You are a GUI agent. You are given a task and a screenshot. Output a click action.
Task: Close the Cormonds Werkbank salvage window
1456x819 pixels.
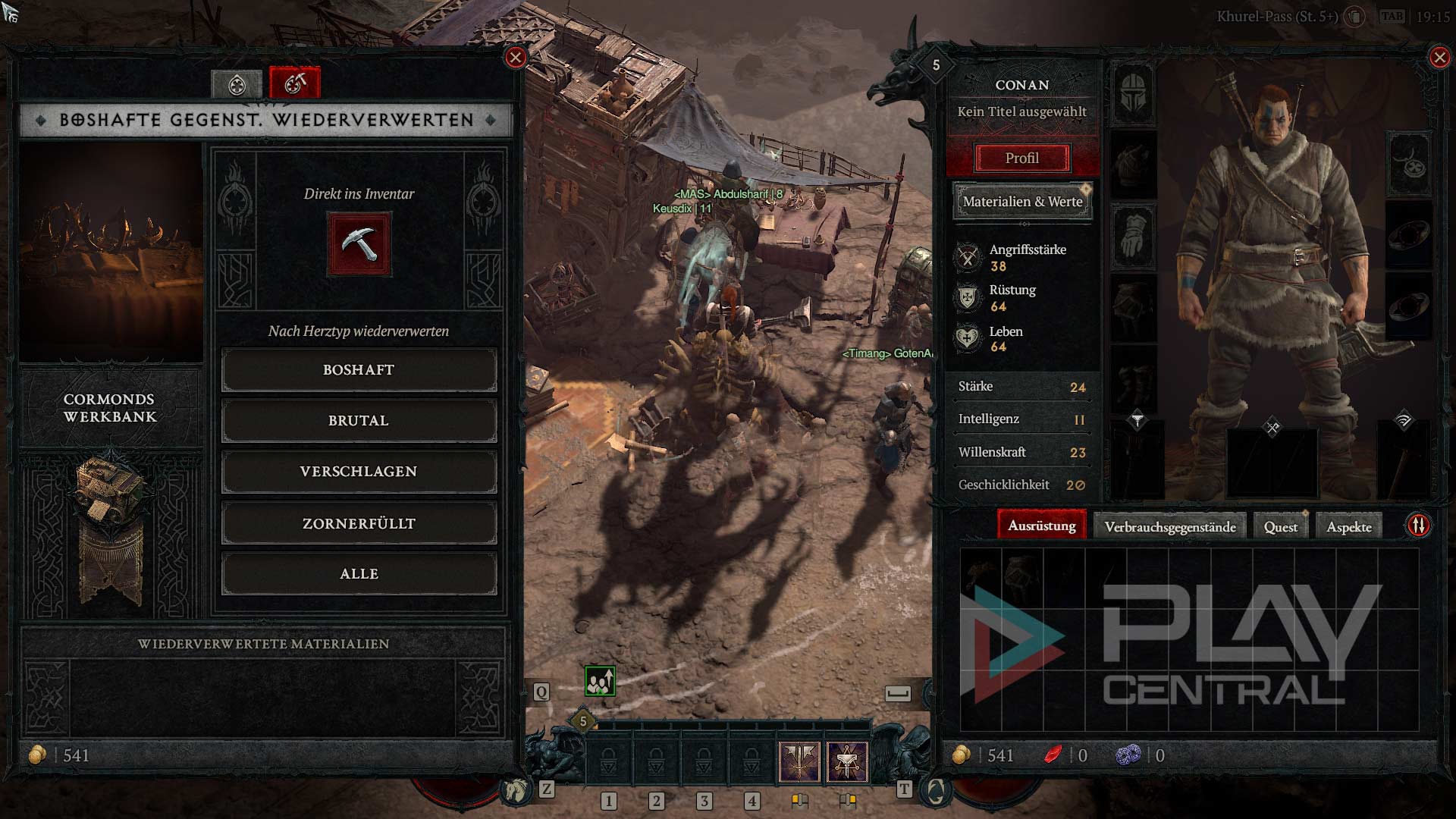tap(516, 57)
